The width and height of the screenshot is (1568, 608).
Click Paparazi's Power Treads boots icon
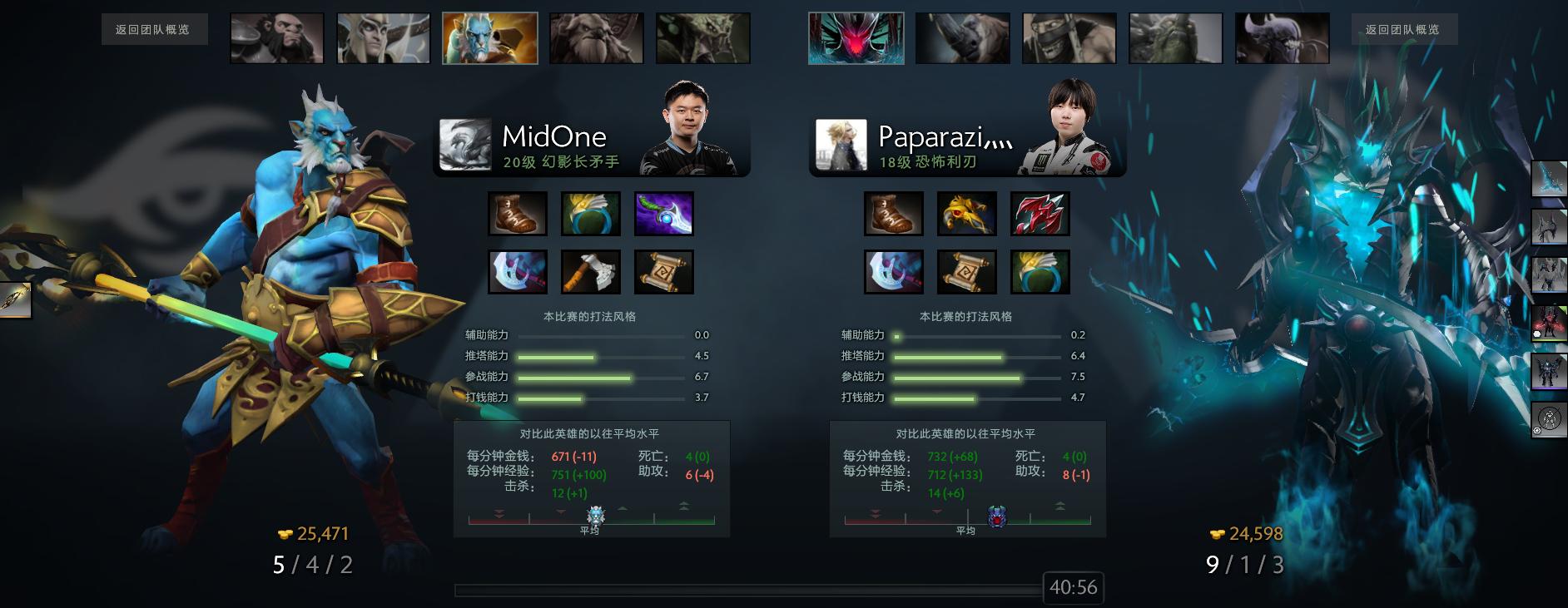pos(894,213)
